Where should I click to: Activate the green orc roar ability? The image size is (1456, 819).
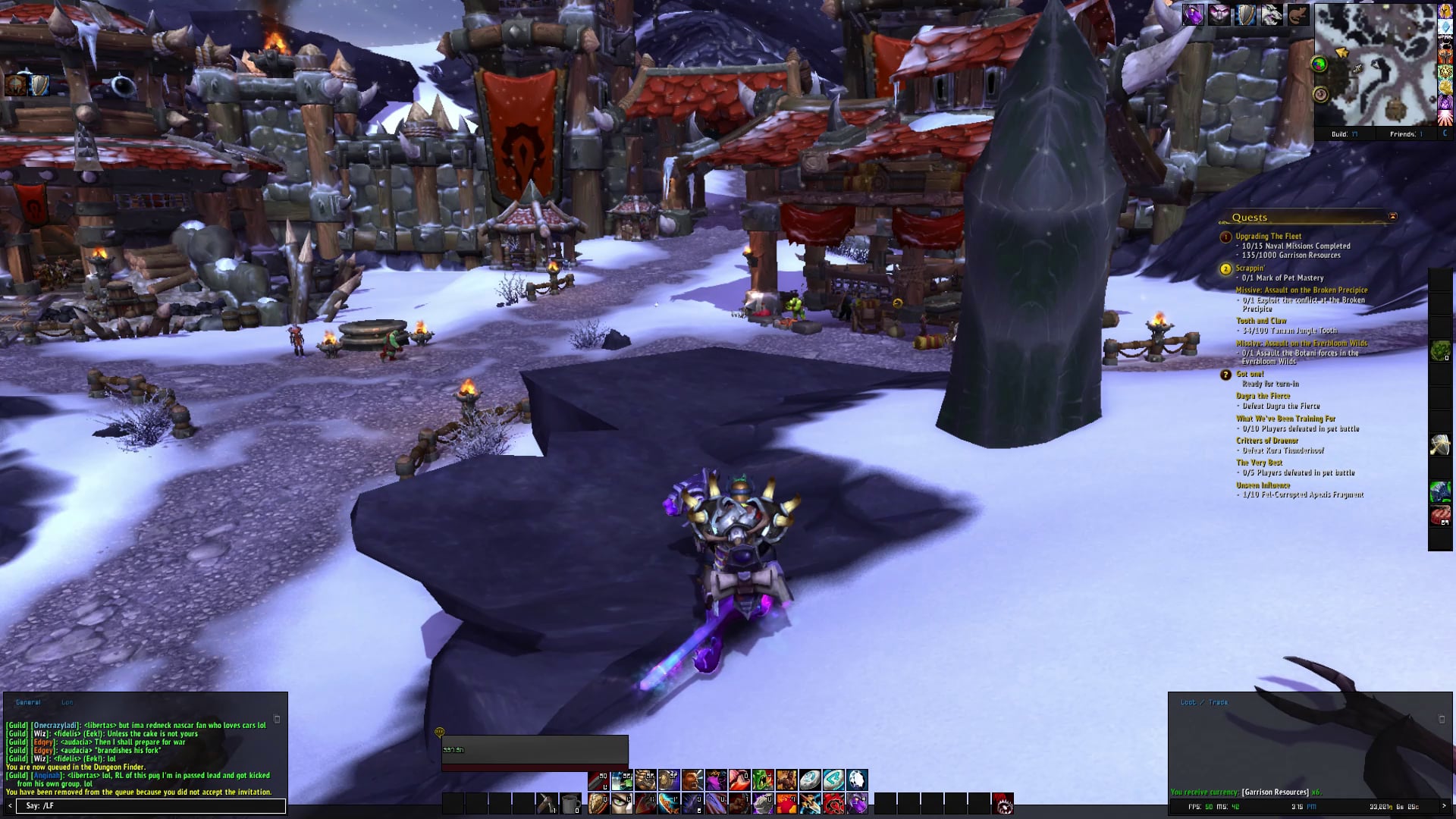pos(763,780)
